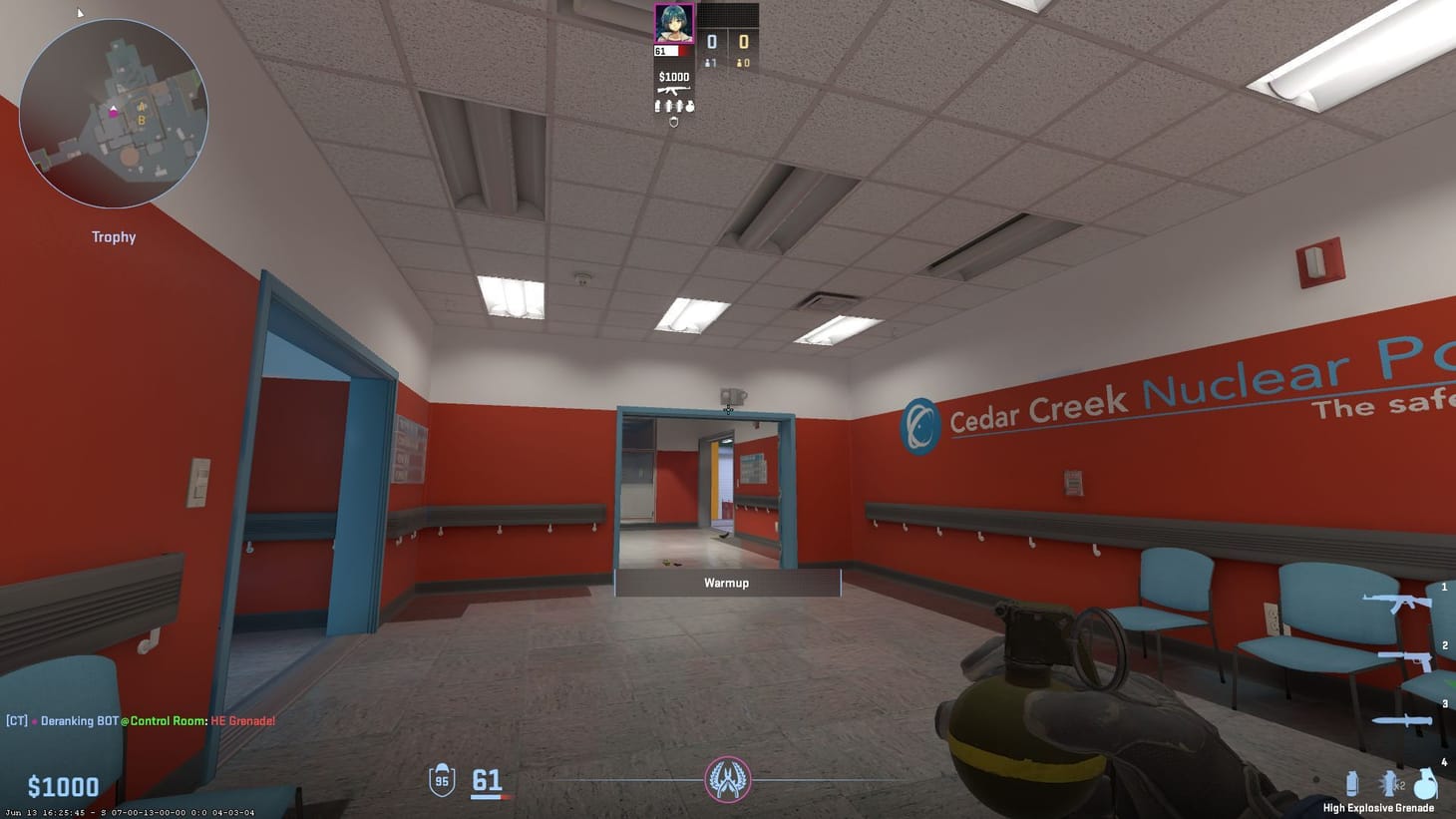The width and height of the screenshot is (1456, 819).
Task: Expand the minimap labeled Trophy
Action: coord(113,110)
